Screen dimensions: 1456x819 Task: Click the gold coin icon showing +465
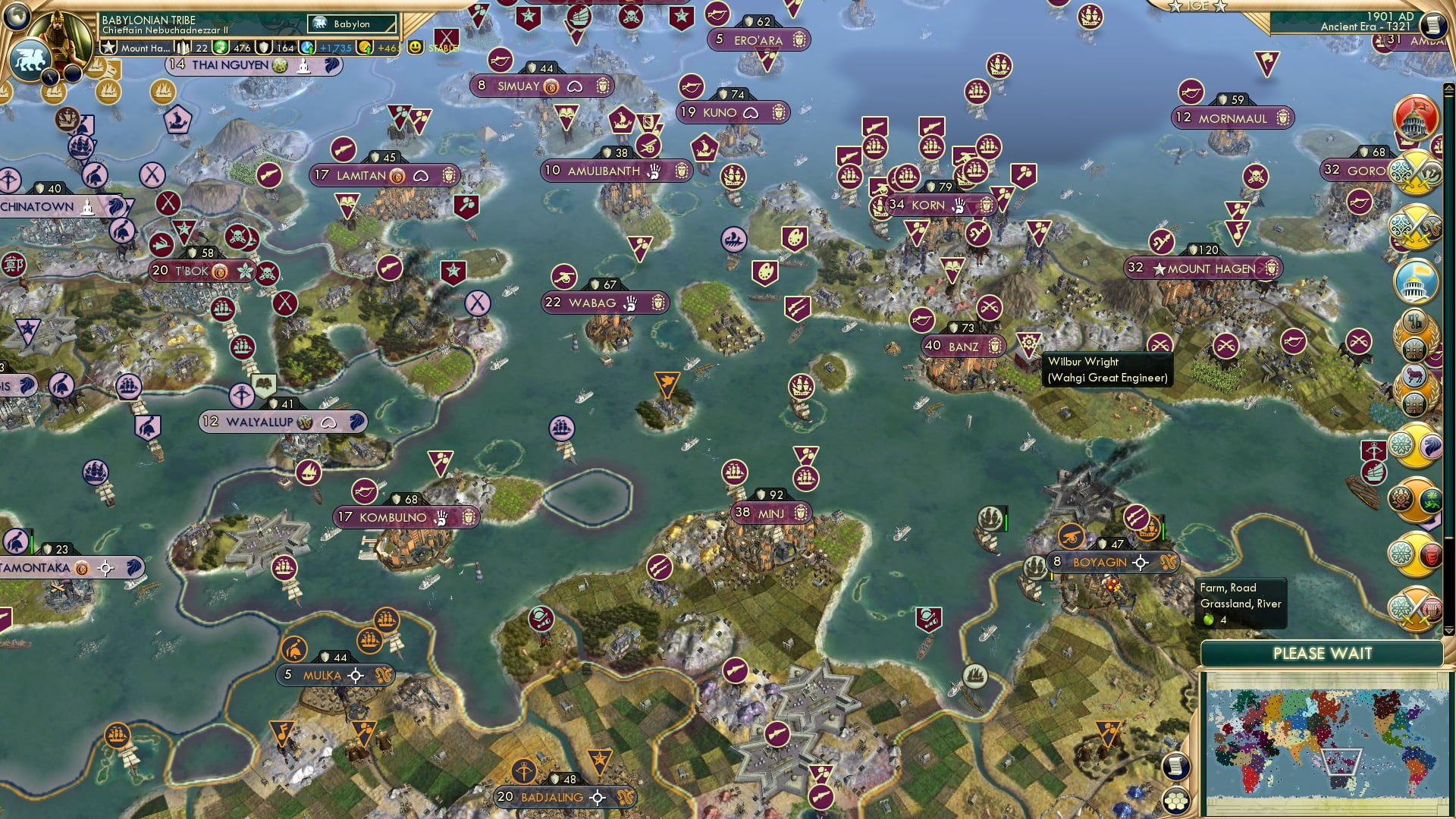(365, 46)
